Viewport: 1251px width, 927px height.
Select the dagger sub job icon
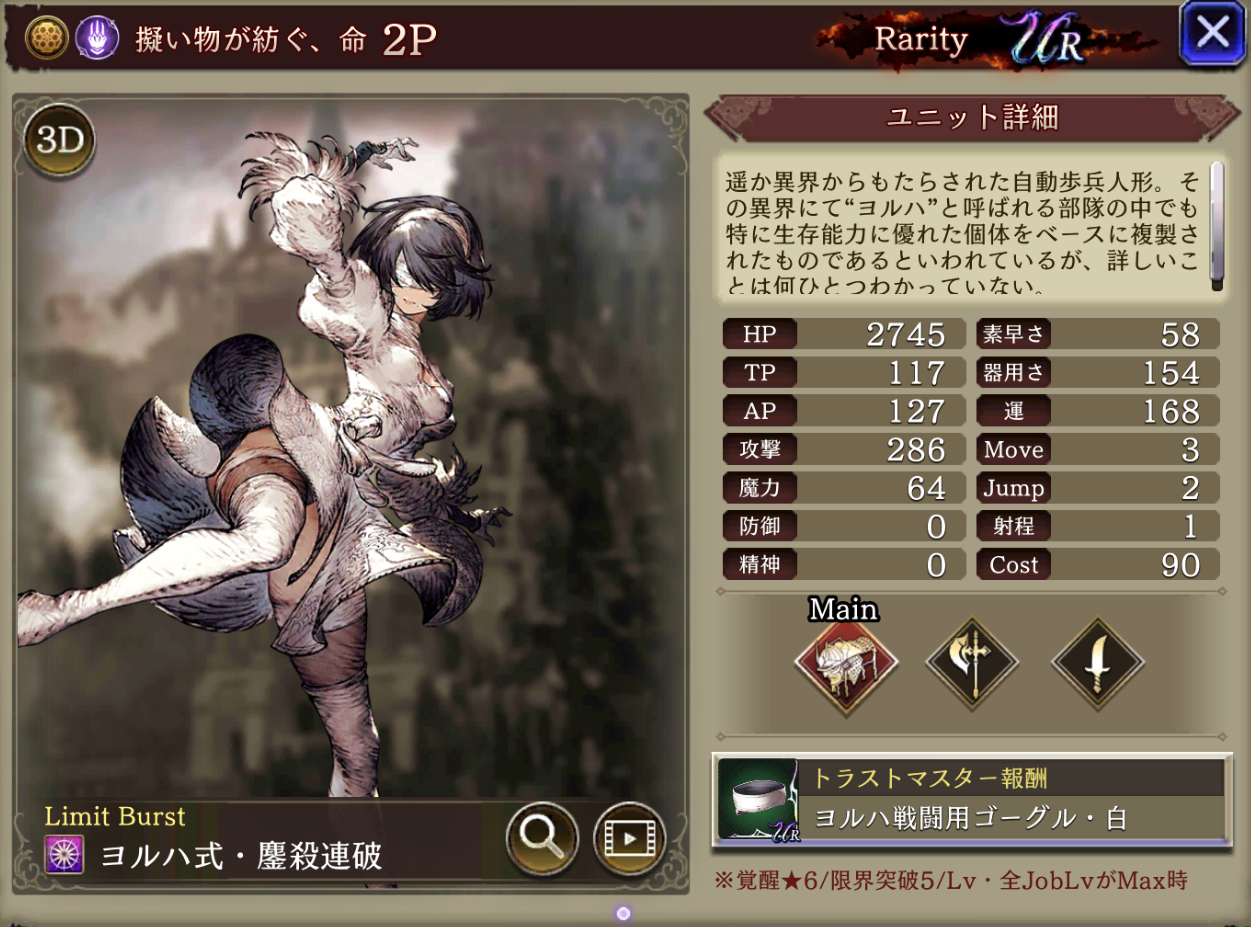pyautogui.click(x=1097, y=661)
